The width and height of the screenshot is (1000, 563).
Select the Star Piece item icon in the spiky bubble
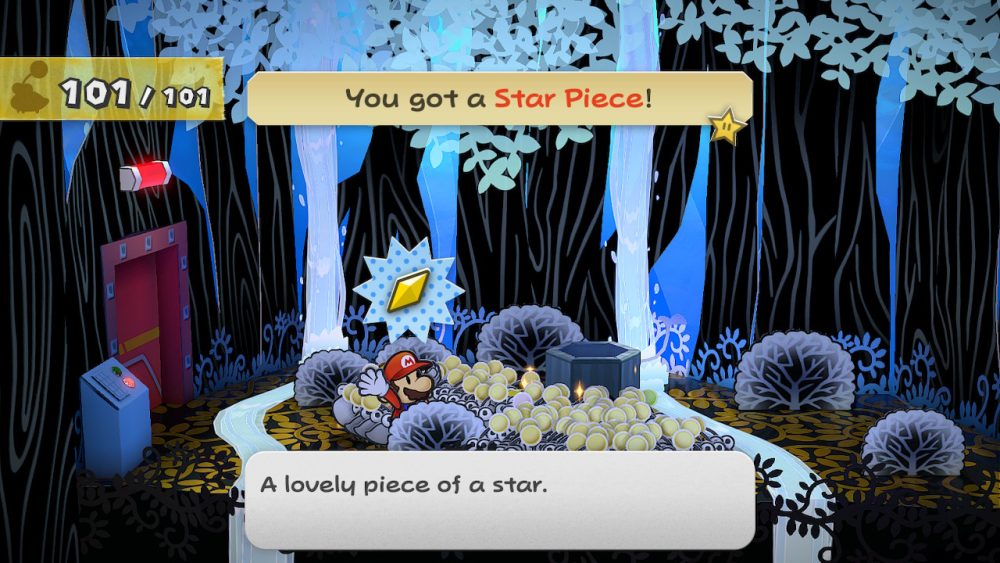pyautogui.click(x=408, y=290)
